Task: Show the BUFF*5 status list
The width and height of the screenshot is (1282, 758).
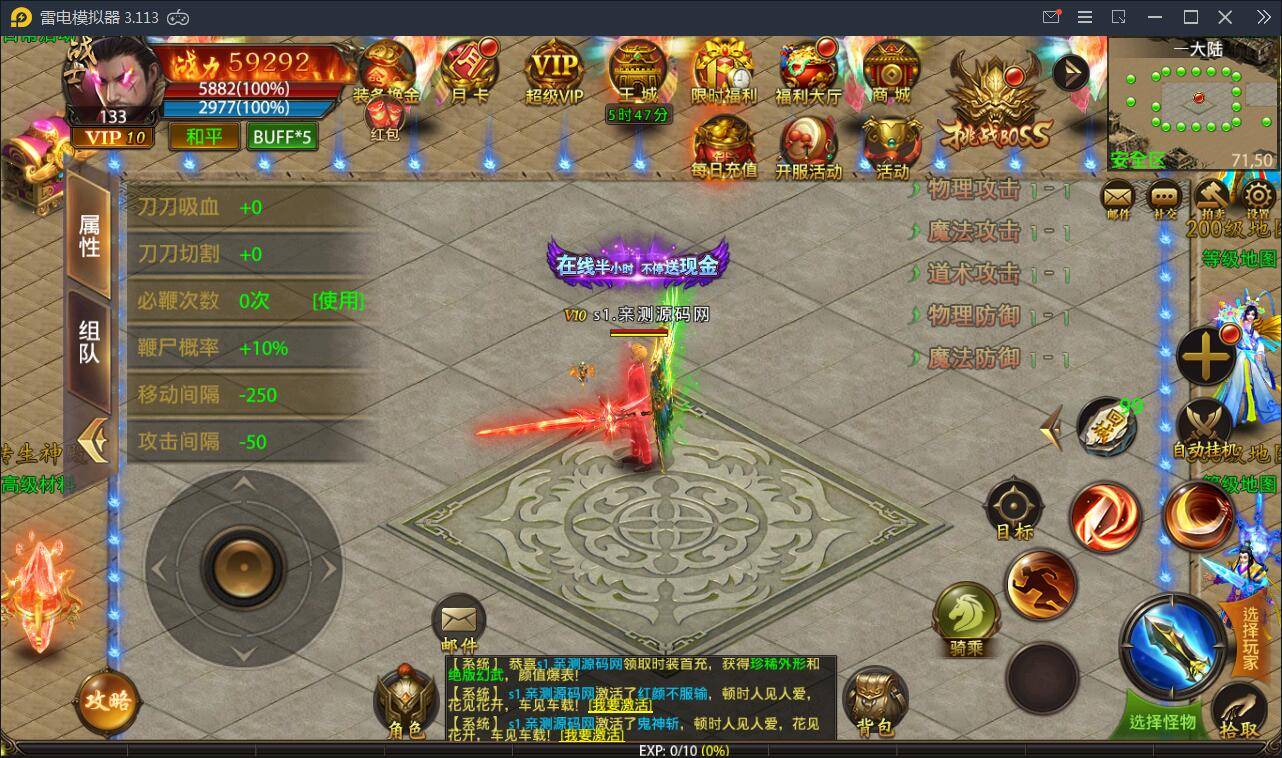Action: point(283,136)
